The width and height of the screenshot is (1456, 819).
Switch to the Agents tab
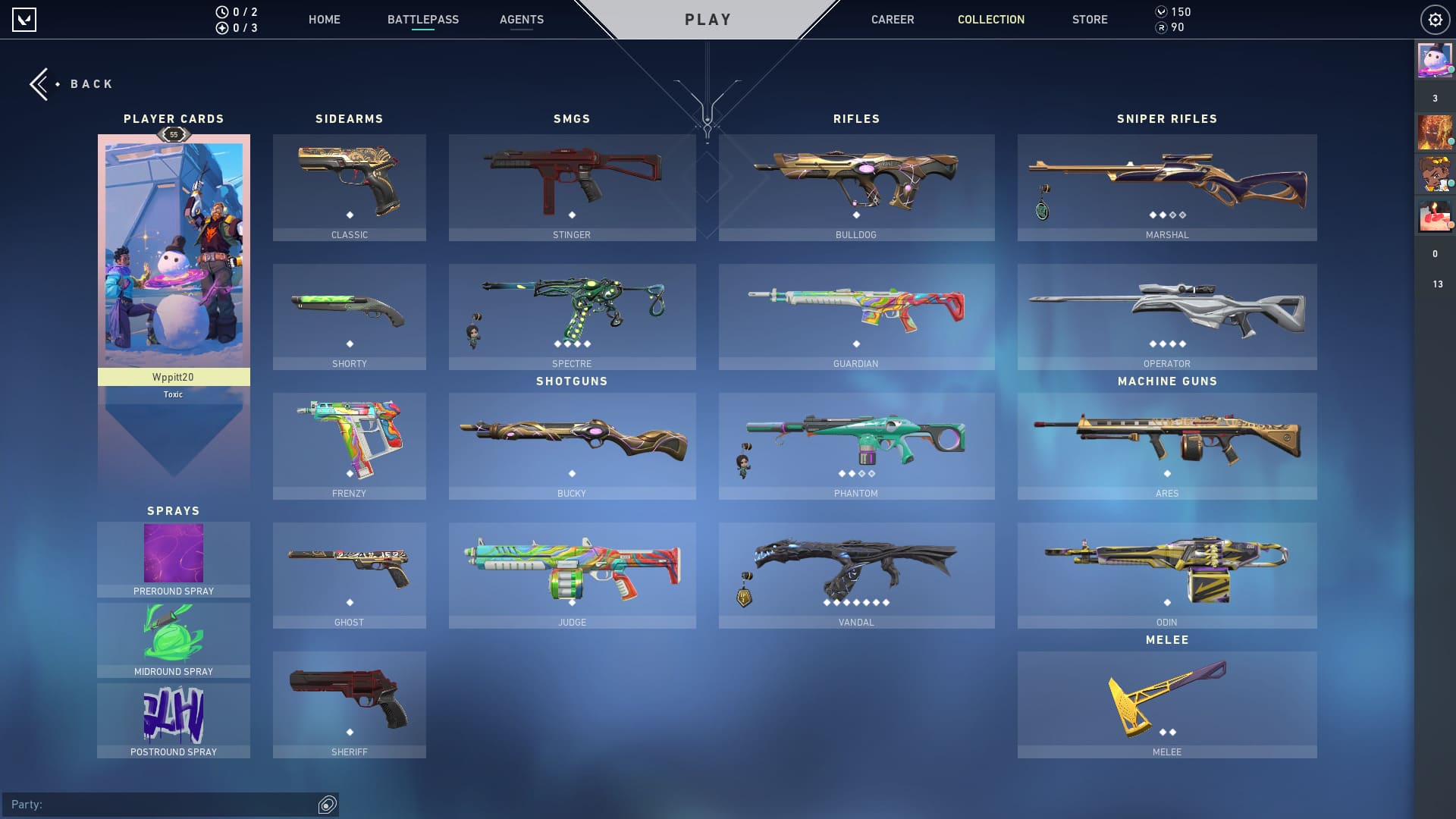[x=521, y=20]
